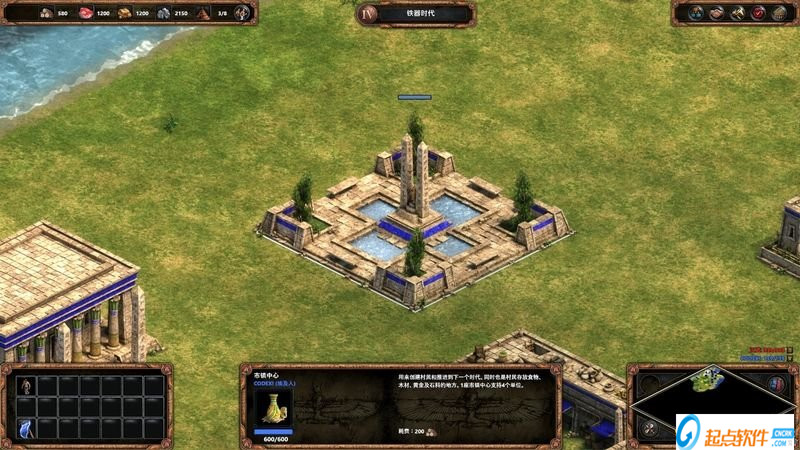Image resolution: width=800 pixels, height=450 pixels.
Task: Open the main menu building icon
Action: (780, 13)
